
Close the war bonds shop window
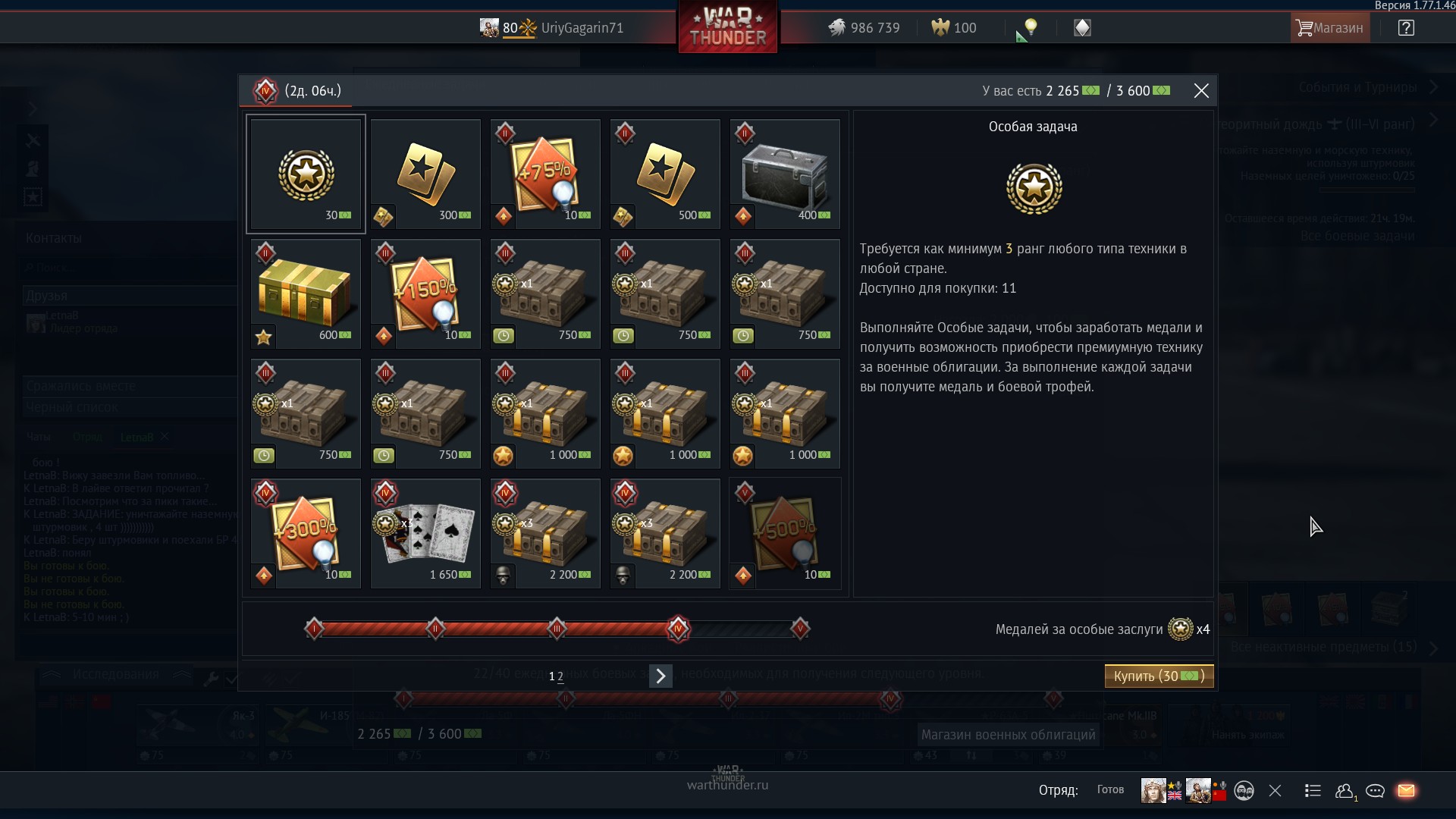click(1201, 91)
